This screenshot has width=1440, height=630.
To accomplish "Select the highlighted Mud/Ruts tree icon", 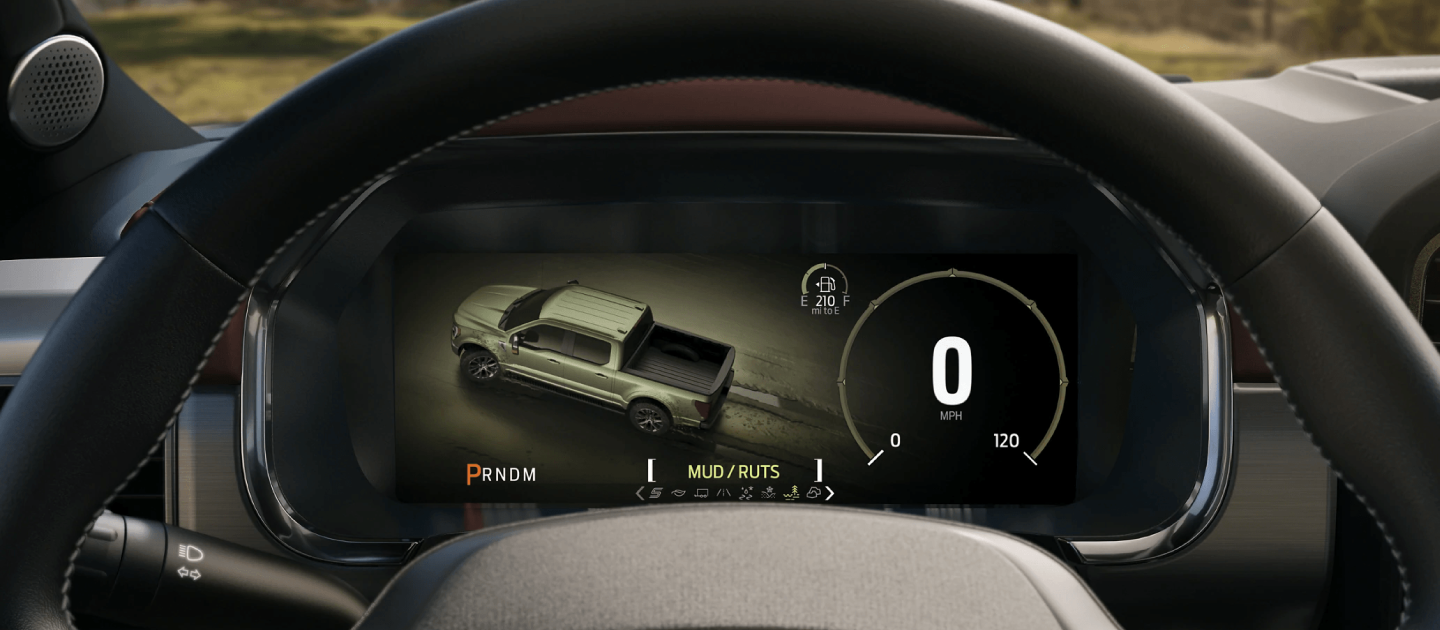I will point(791,493).
